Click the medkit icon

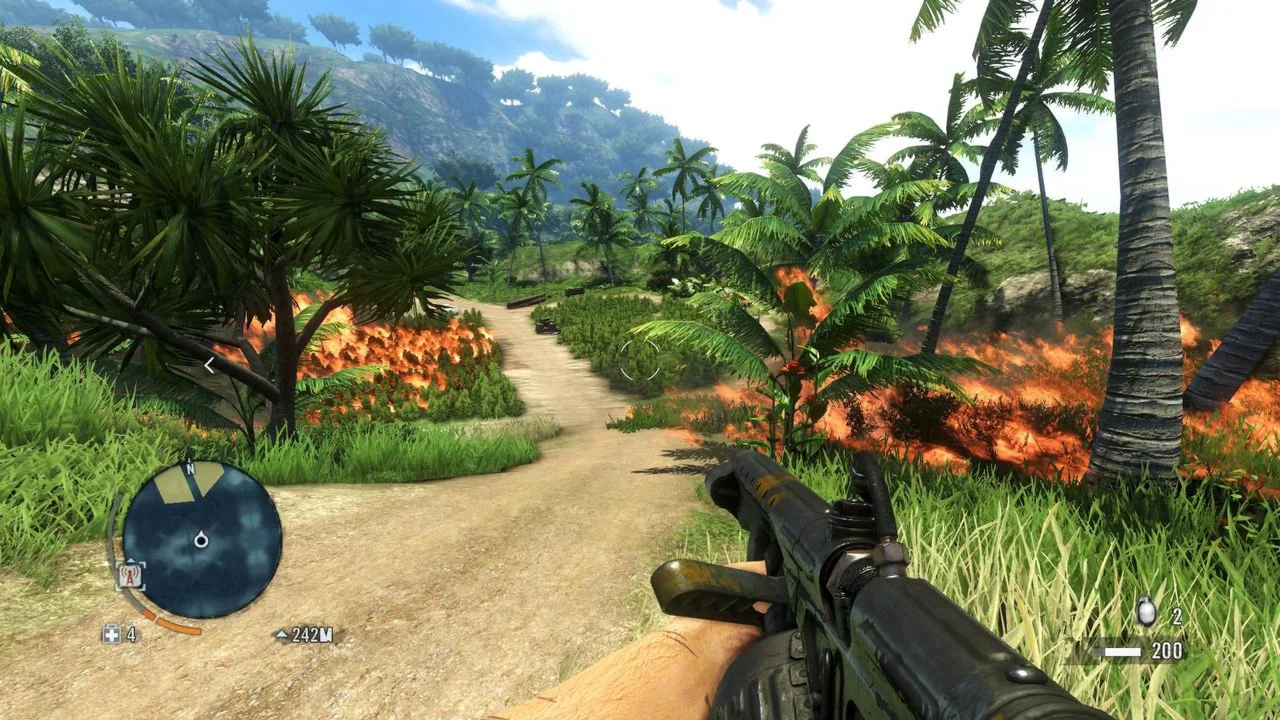[111, 634]
